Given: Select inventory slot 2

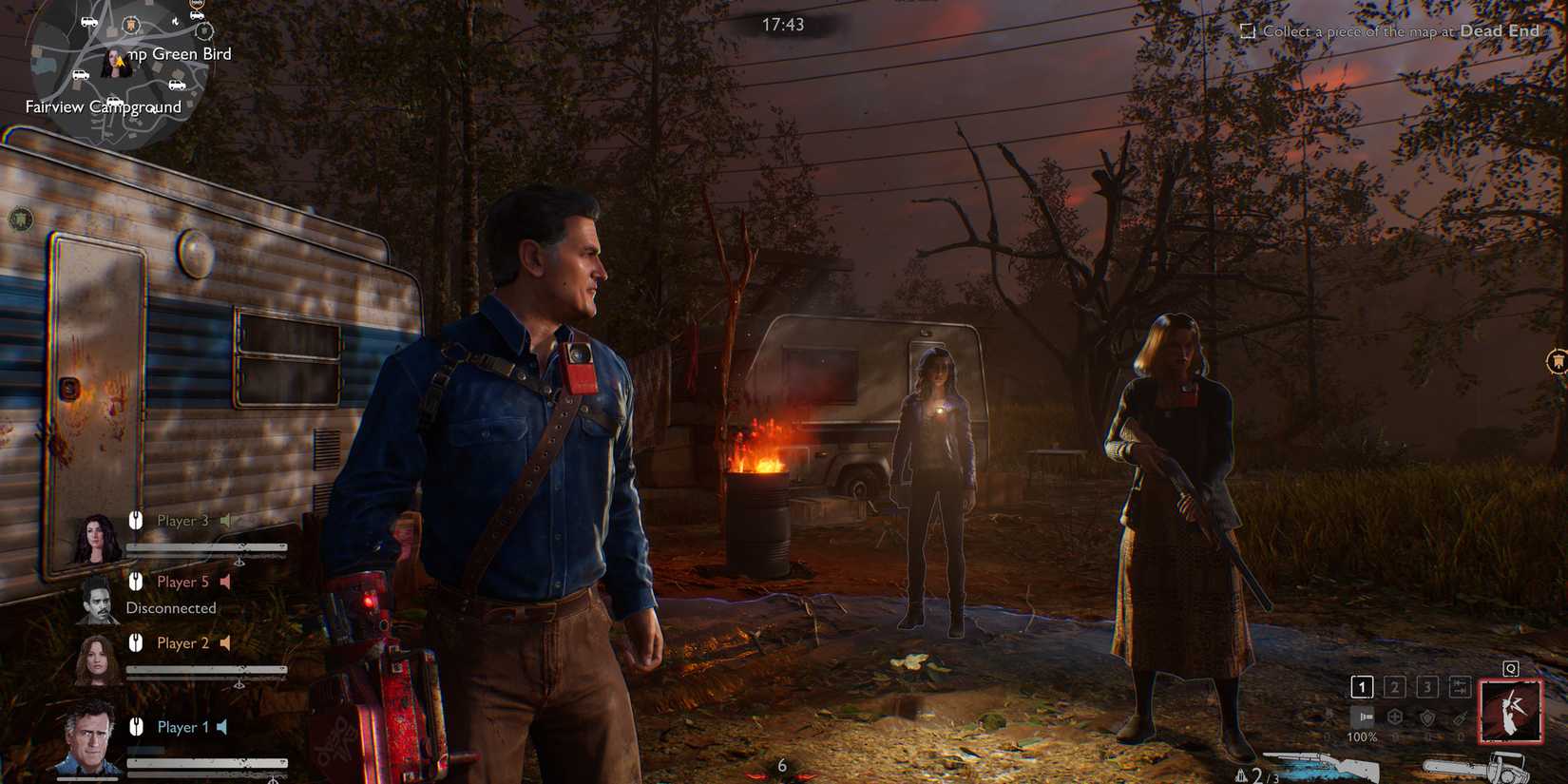Looking at the screenshot, I should coord(1394,686).
